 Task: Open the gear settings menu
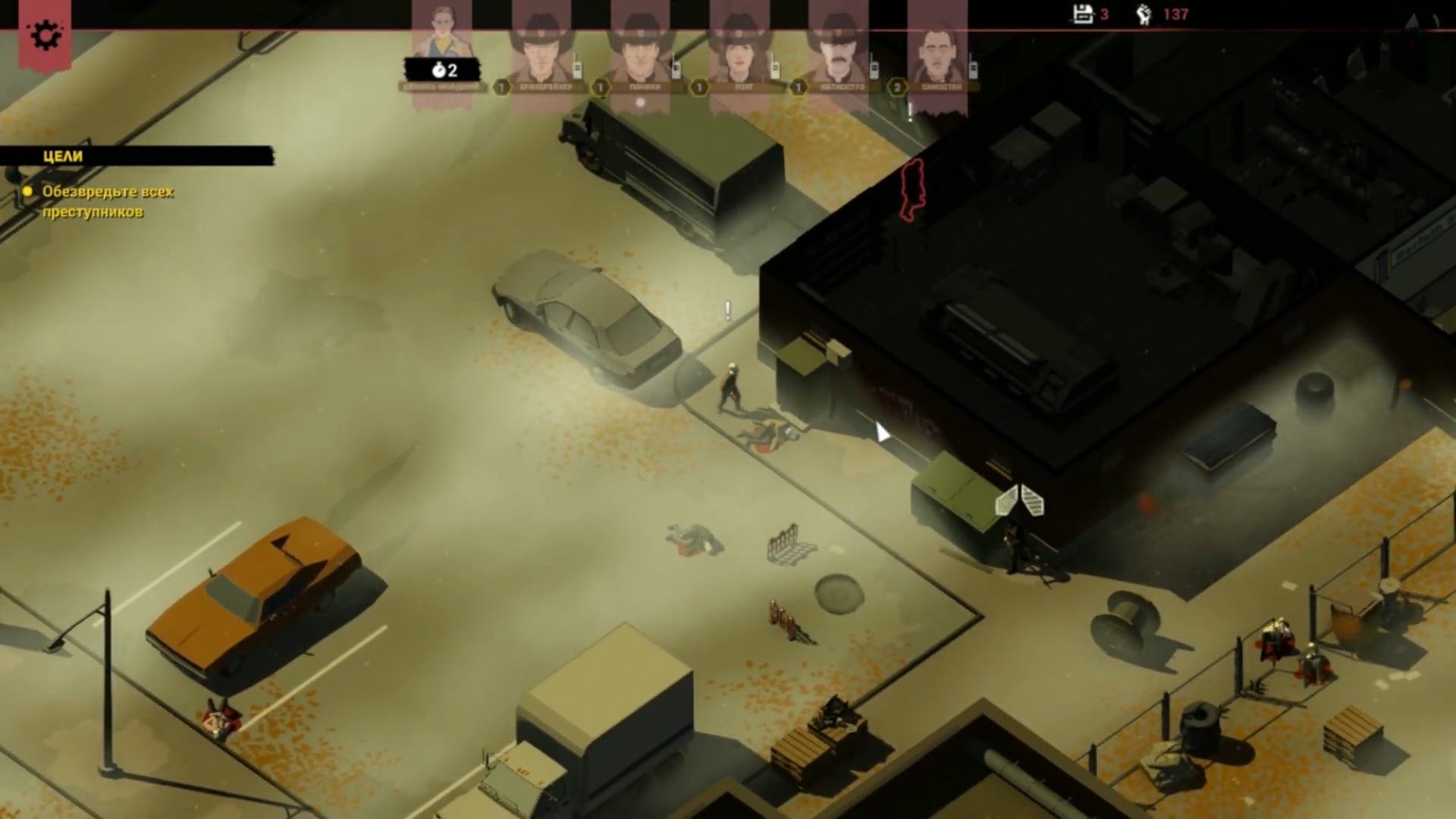pyautogui.click(x=45, y=35)
